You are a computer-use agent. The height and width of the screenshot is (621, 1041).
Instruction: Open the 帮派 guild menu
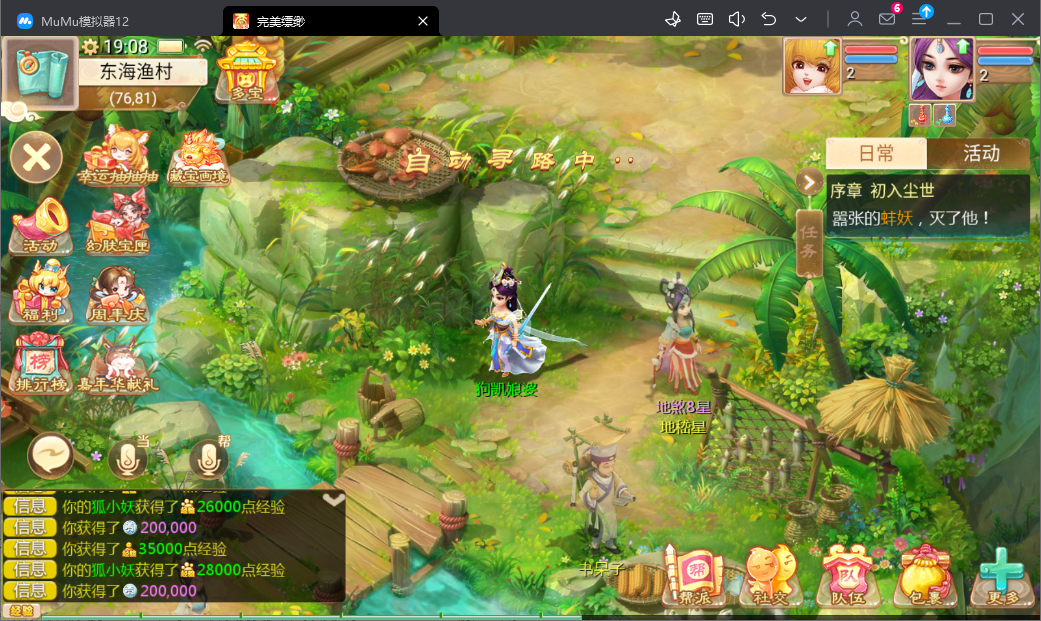pos(694,577)
